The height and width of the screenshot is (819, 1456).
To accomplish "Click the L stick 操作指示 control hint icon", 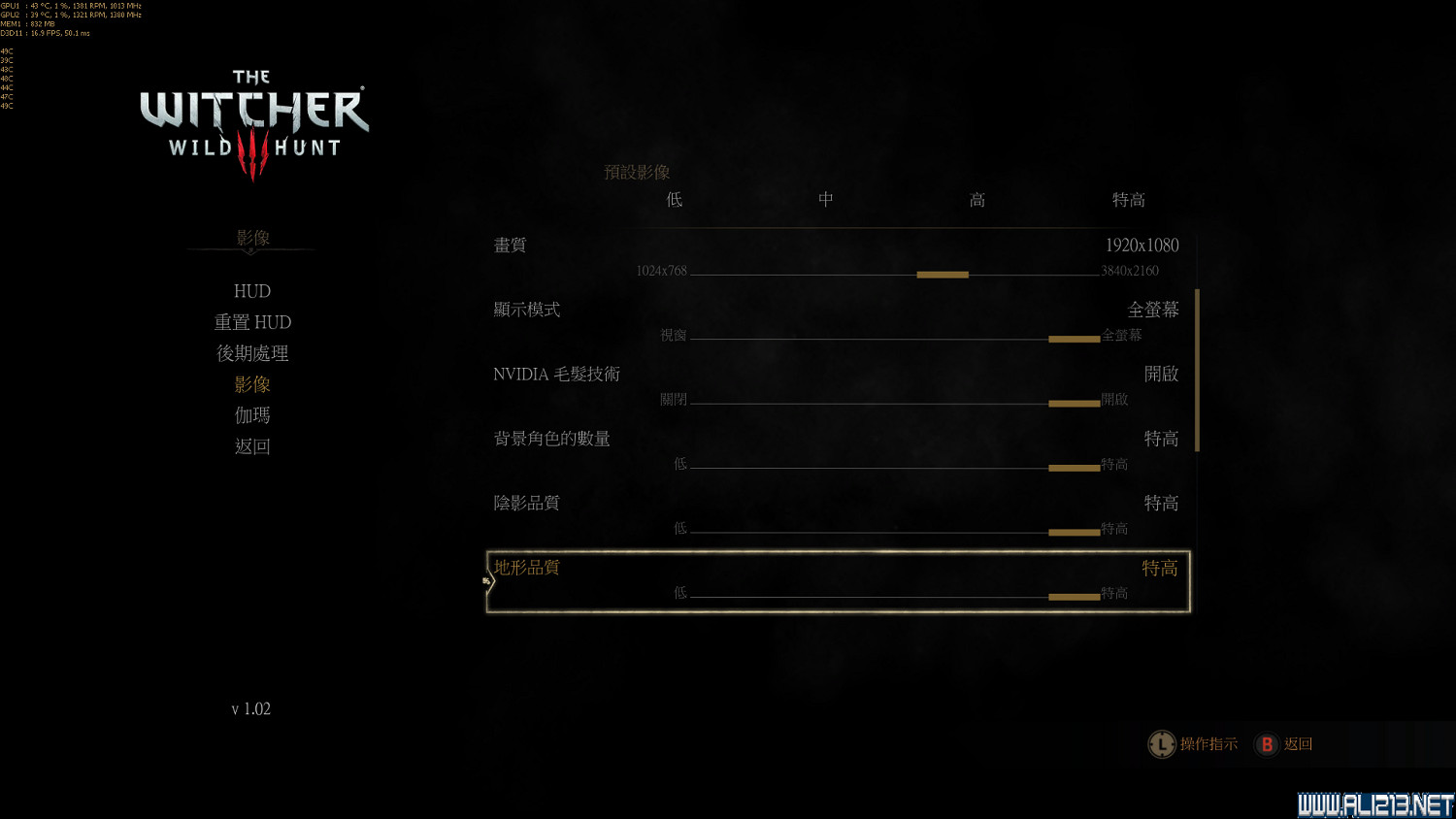I will coord(1162,744).
